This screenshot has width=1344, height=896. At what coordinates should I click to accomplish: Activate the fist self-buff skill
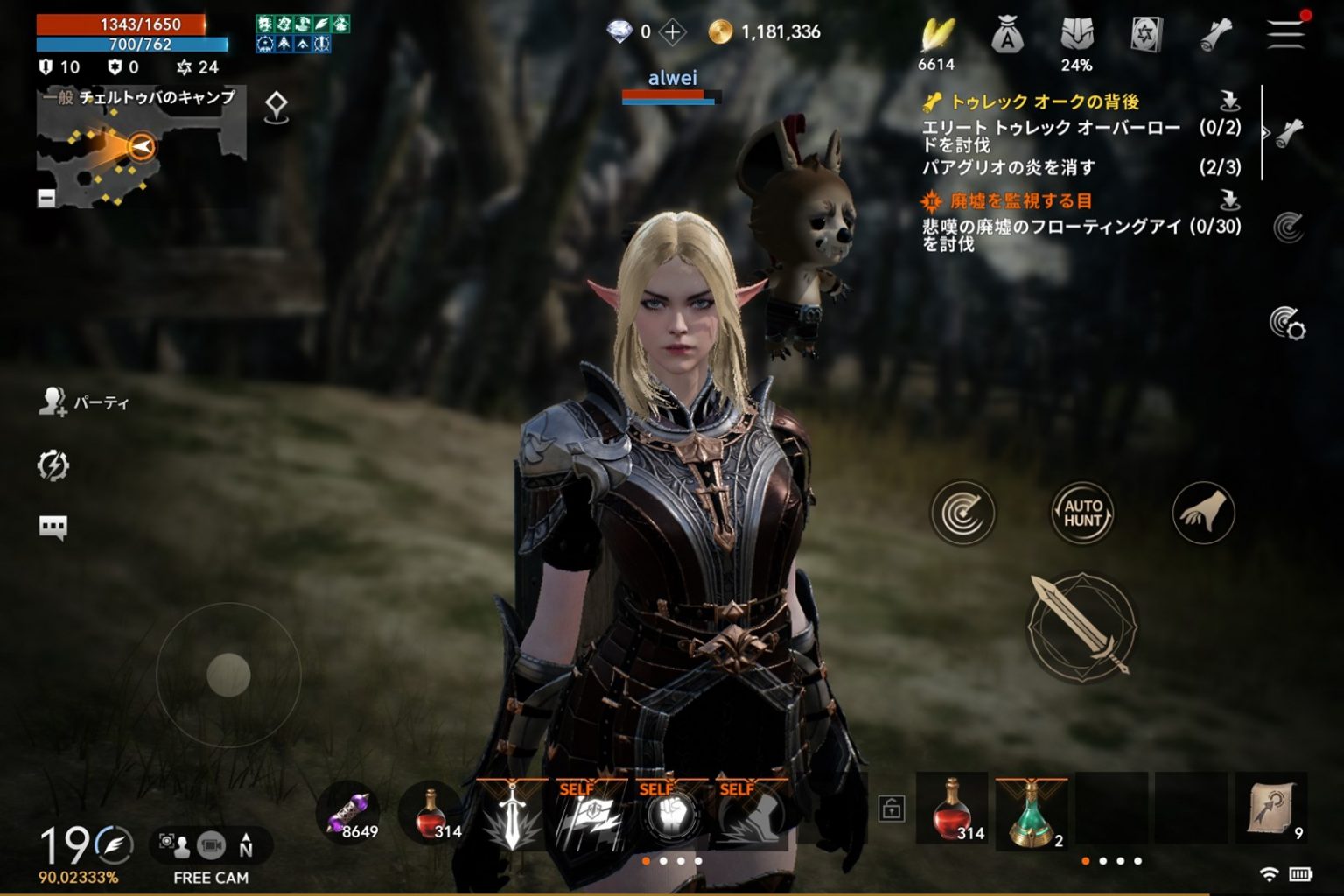[x=672, y=815]
